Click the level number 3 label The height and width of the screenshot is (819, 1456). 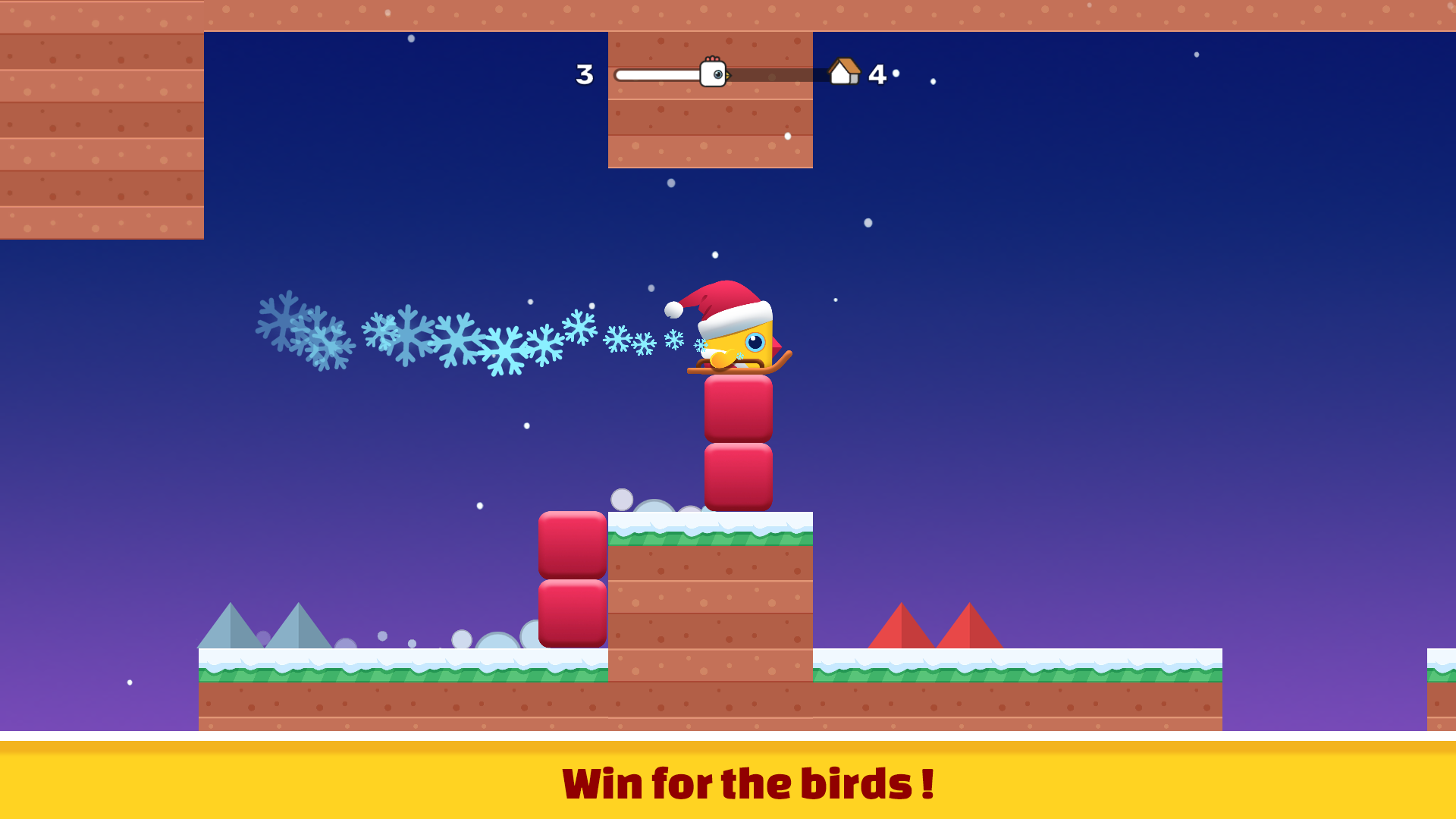584,74
